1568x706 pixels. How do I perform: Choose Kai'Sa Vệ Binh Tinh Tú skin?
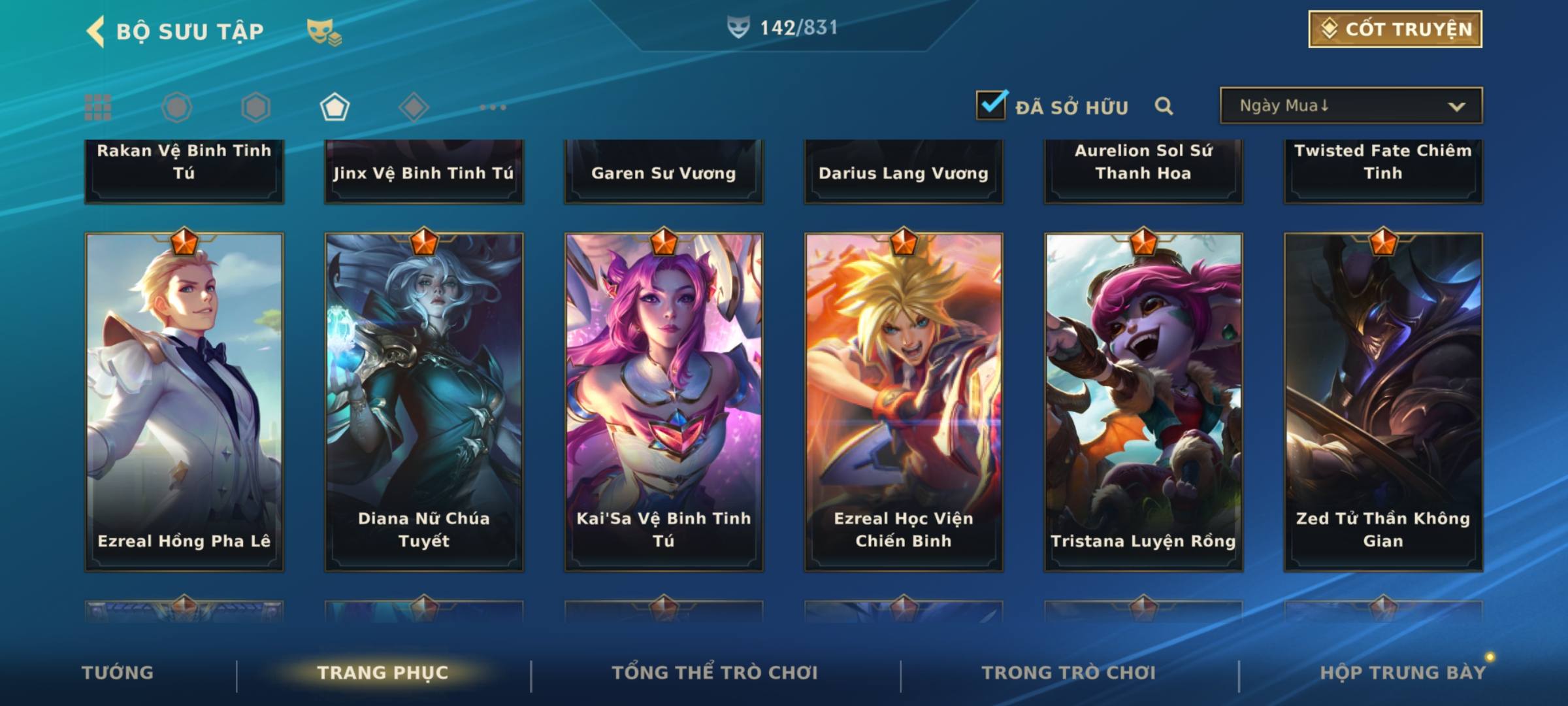(x=664, y=402)
